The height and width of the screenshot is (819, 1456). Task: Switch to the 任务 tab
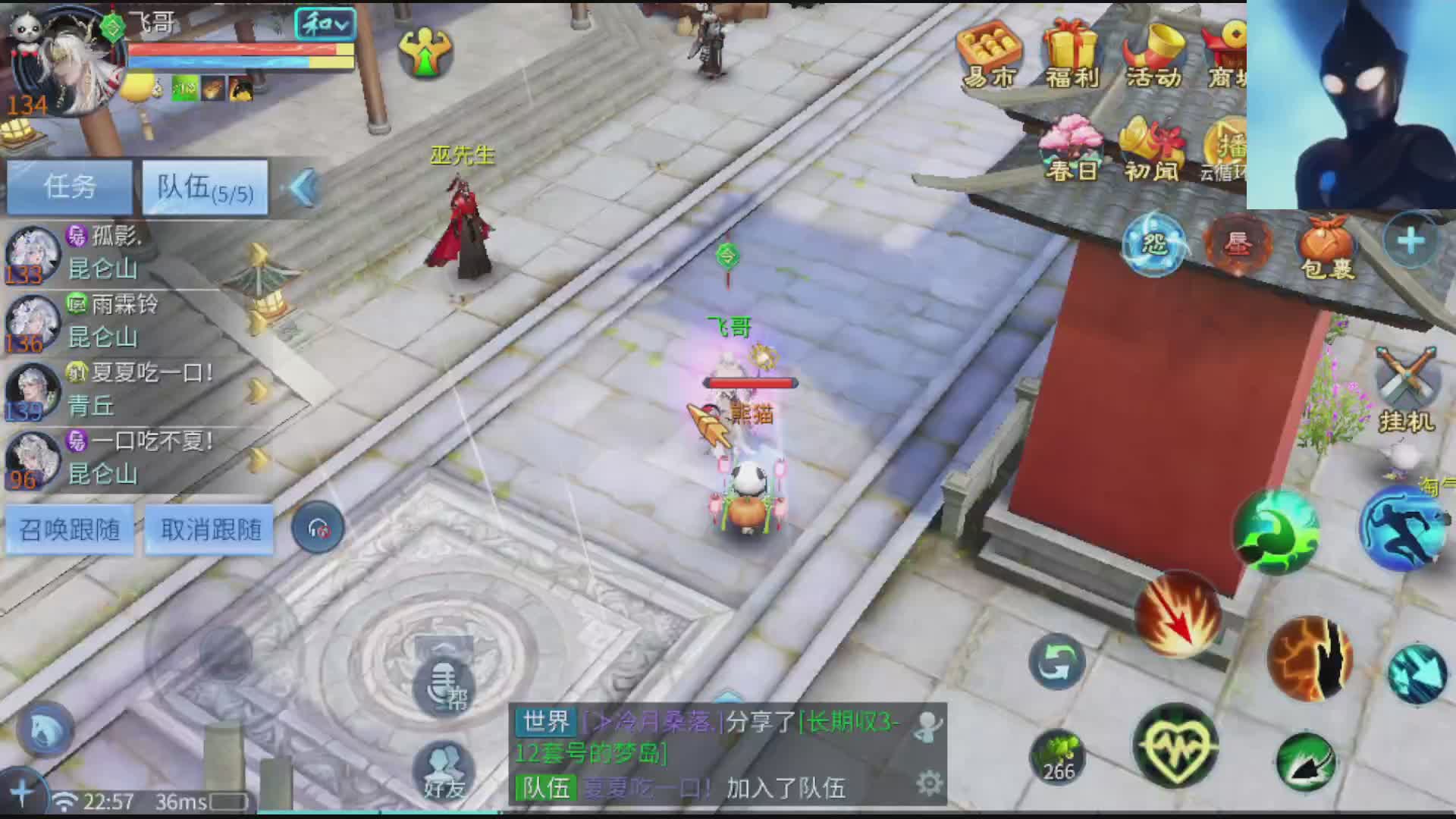(68, 186)
